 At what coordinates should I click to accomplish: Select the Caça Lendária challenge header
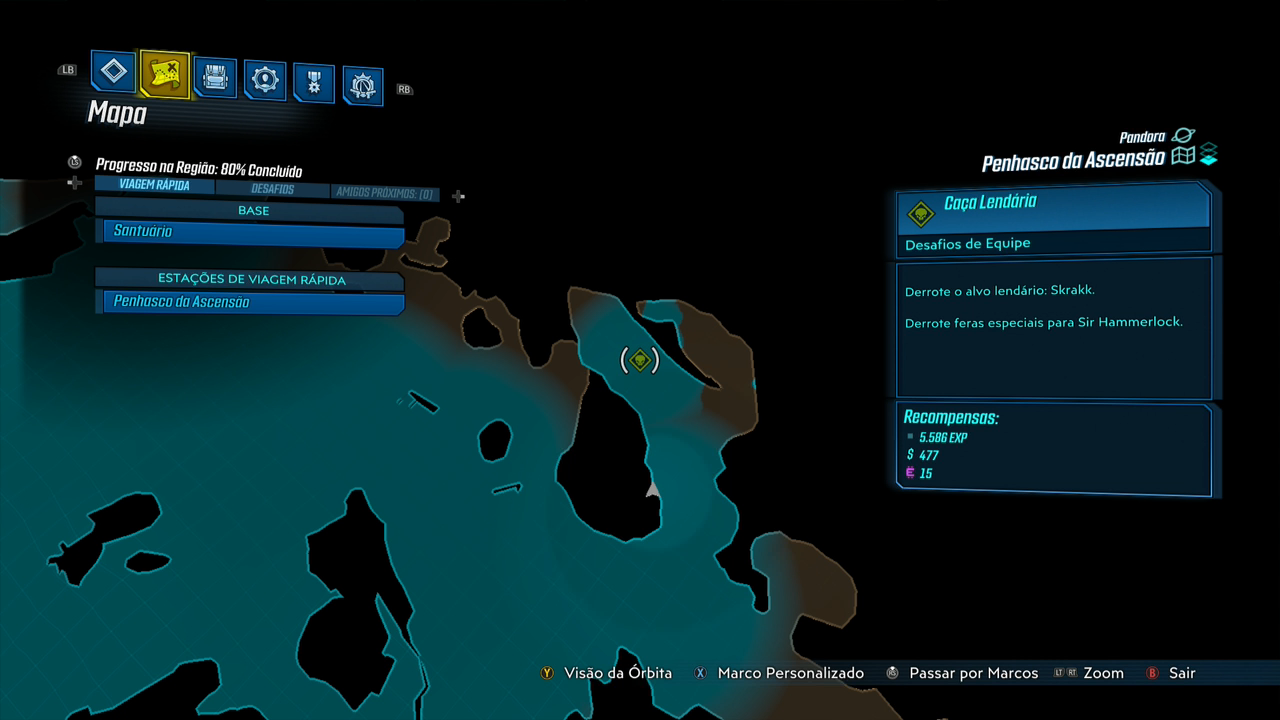coord(1053,204)
